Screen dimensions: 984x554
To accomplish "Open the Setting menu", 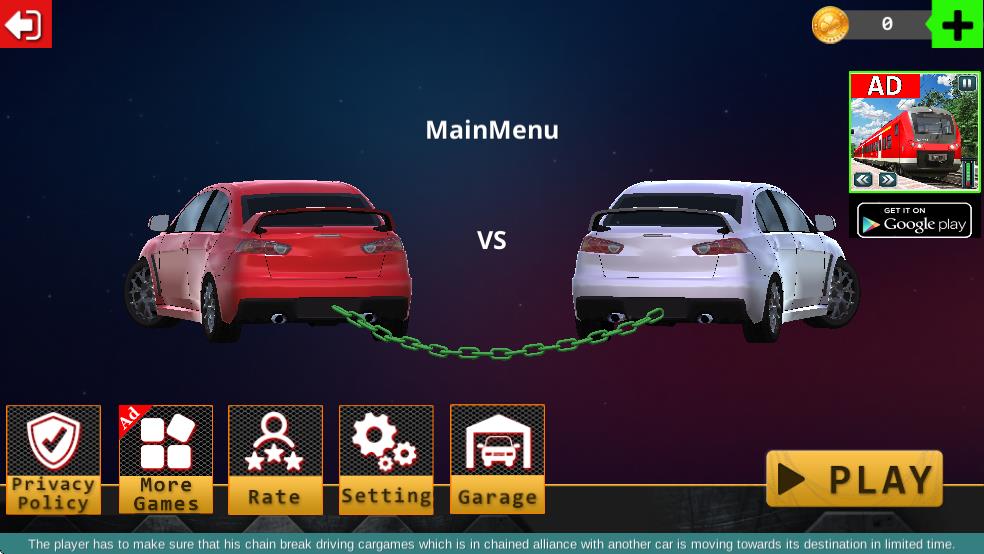I will 386,459.
